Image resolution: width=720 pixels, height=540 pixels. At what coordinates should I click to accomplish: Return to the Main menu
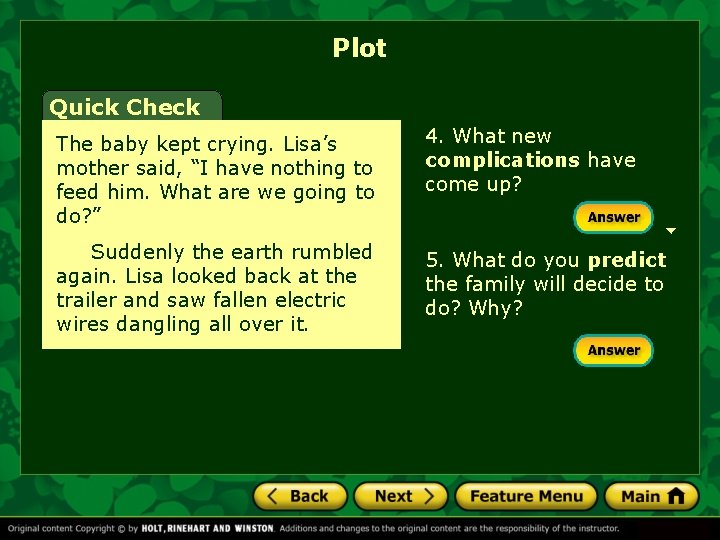[651, 496]
